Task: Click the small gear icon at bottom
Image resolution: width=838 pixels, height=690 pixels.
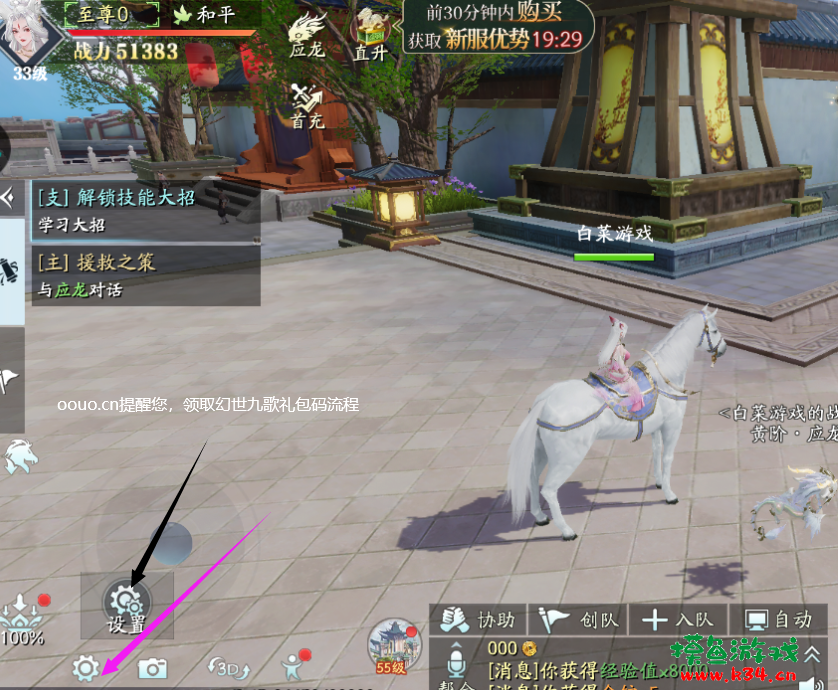Action: 86,668
